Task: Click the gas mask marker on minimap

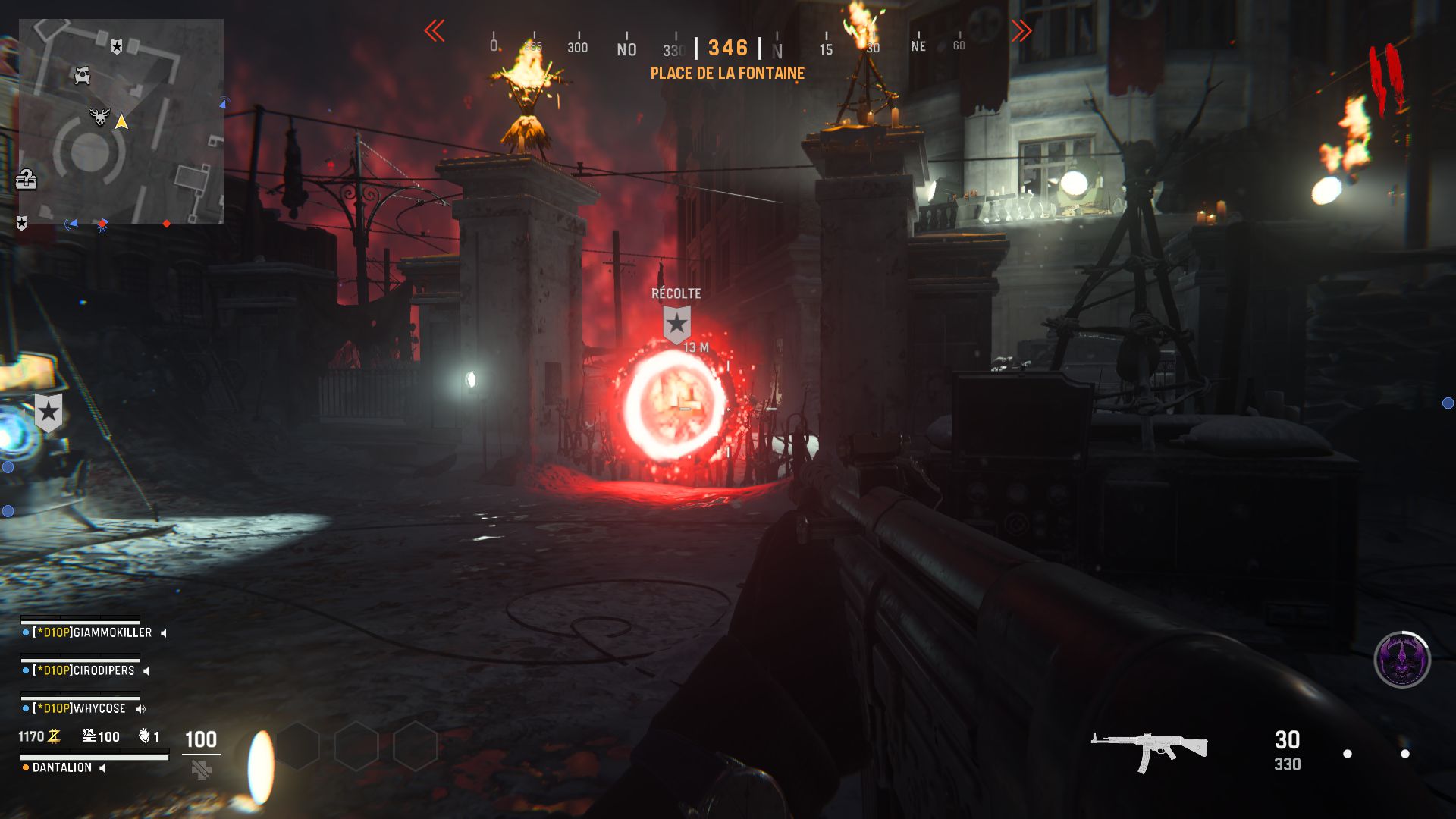Action: [82, 75]
